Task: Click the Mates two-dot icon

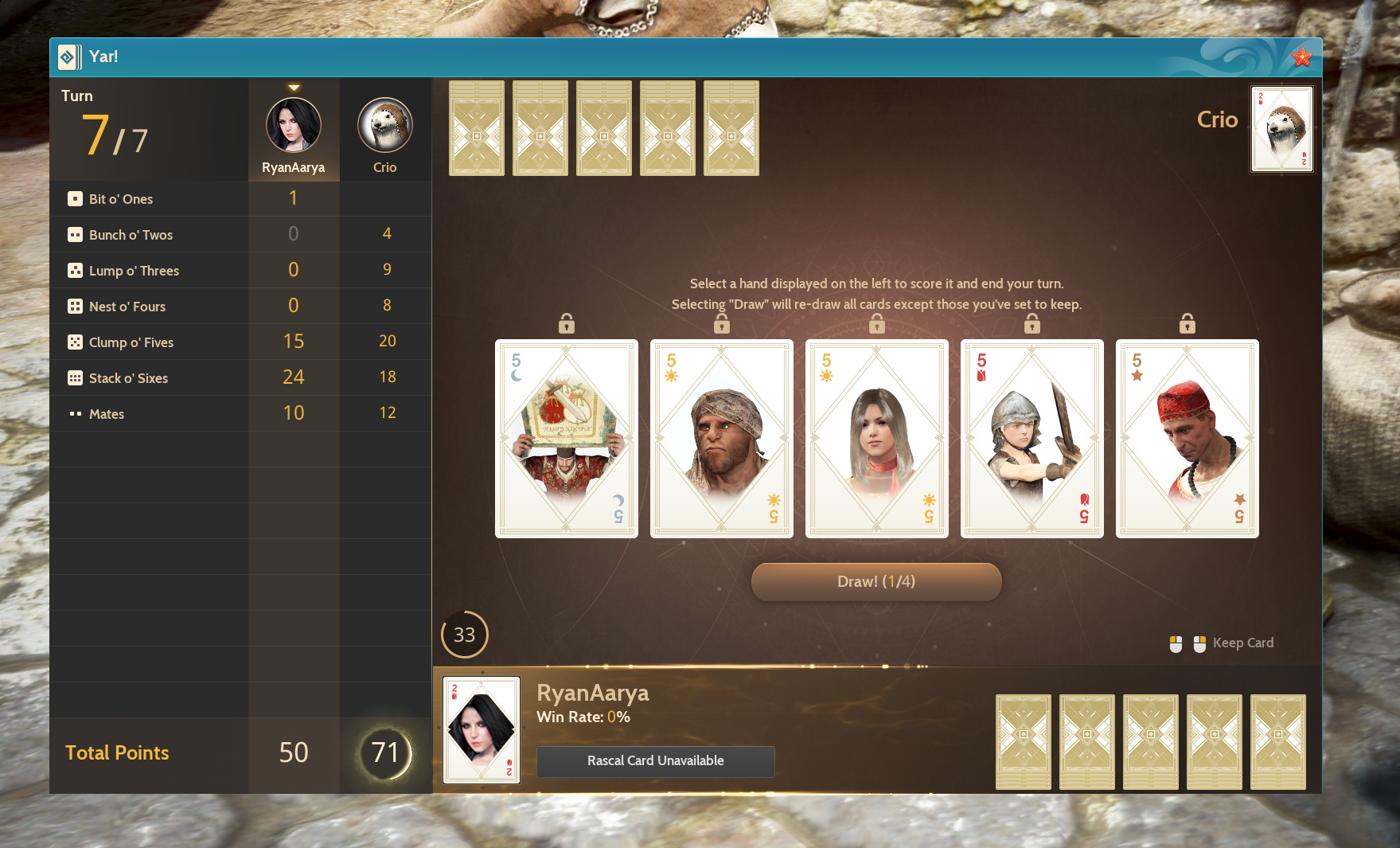Action: pyautogui.click(x=74, y=413)
